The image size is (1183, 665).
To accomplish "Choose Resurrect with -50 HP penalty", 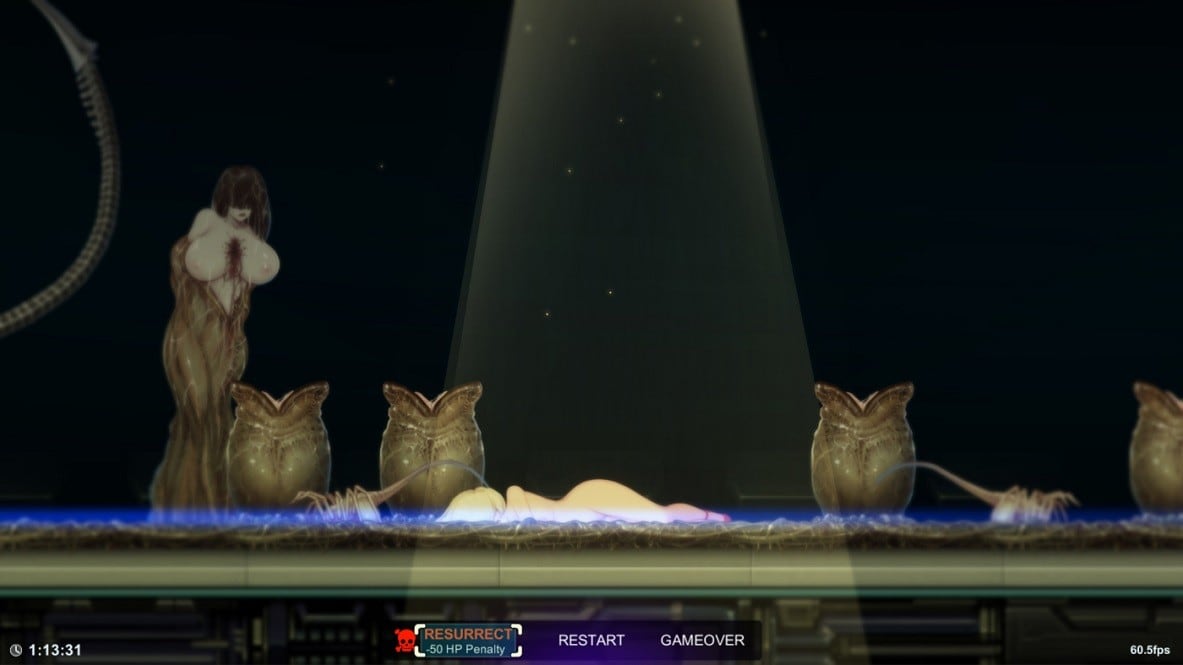I will (x=468, y=641).
